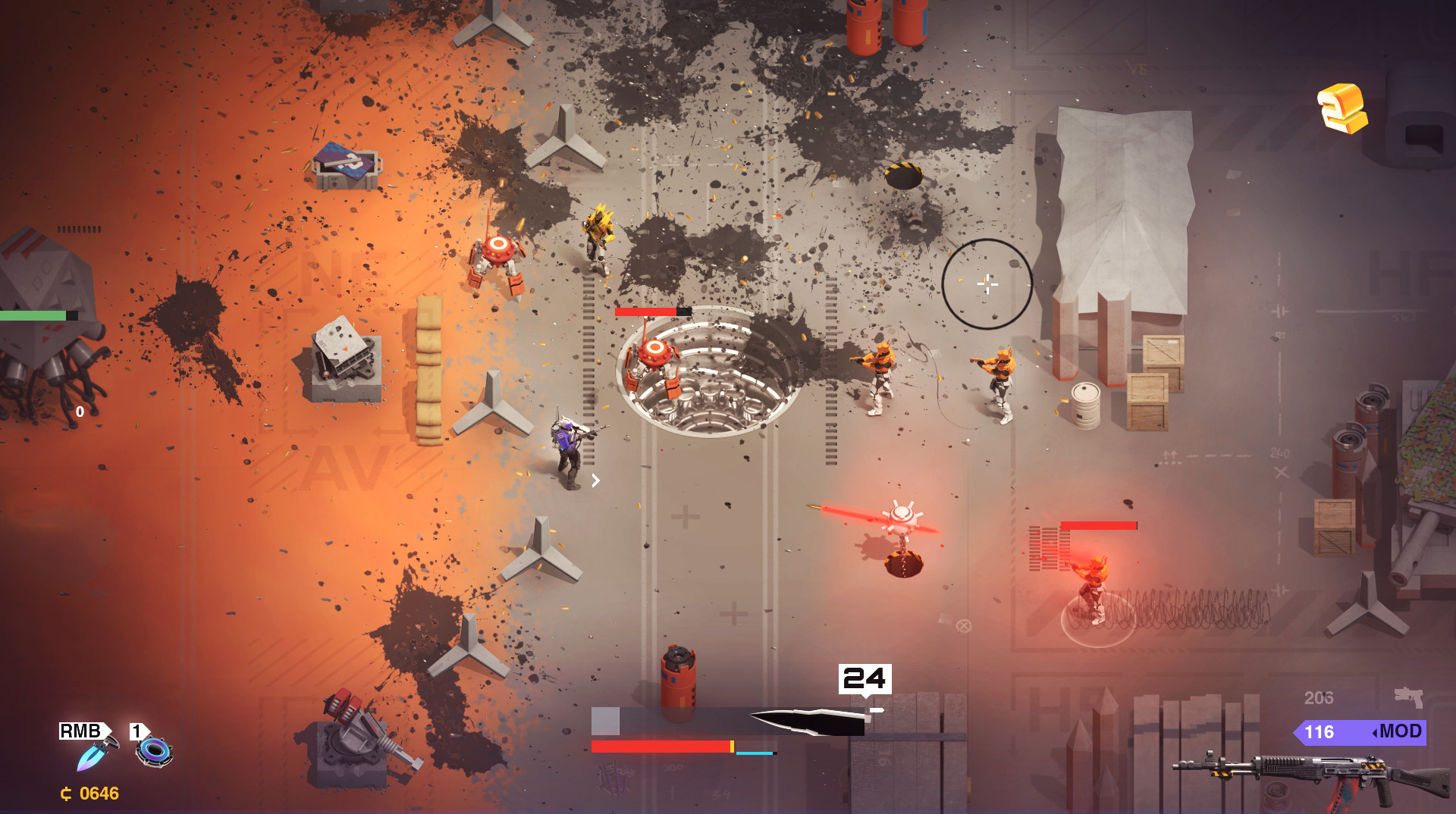
Task: Open the MOD panel via its left arrow
Action: (1377, 732)
